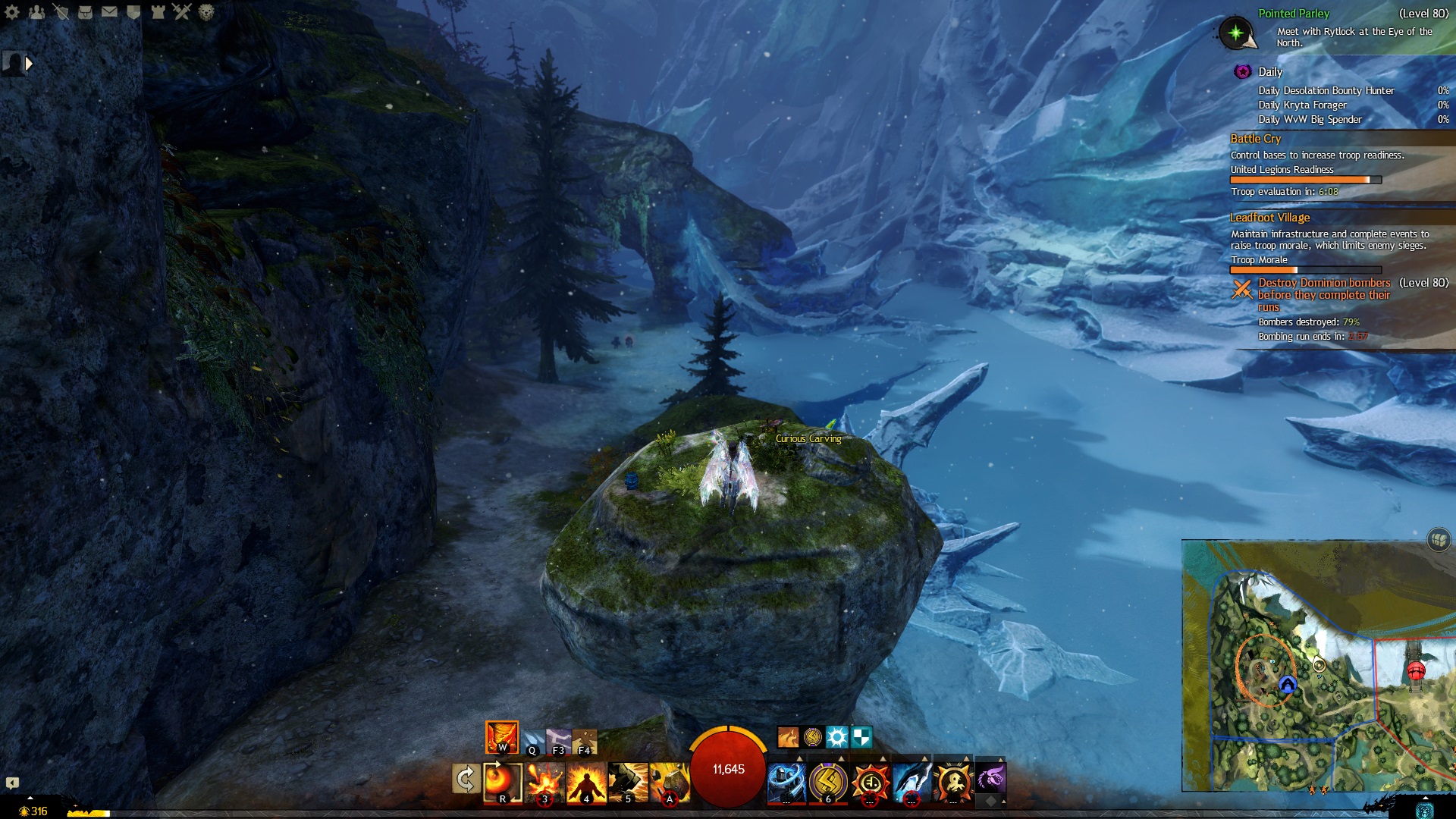The height and width of the screenshot is (819, 1456).
Task: Select the Pointed Parley story objective
Action: (x=1294, y=14)
